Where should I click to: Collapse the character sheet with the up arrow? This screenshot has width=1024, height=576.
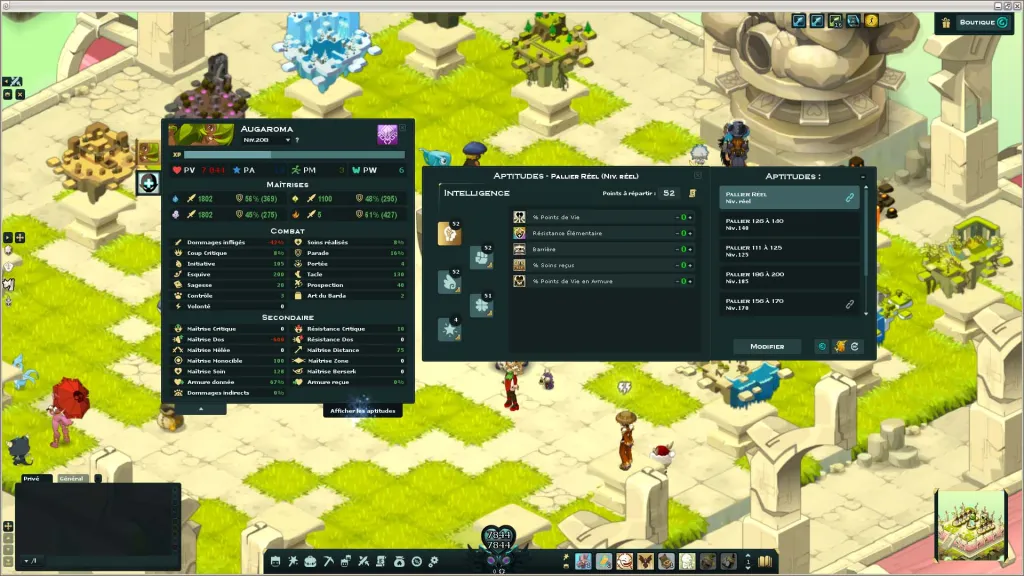pyautogui.click(x=198, y=409)
